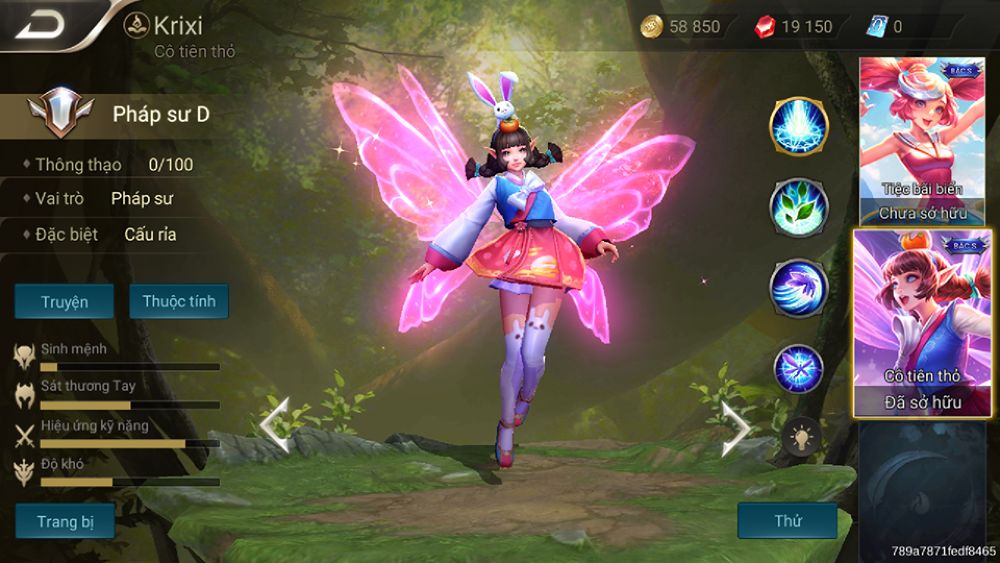The height and width of the screenshot is (563, 1000).
Task: Tap the lightbulb hint icon
Action: tap(801, 436)
